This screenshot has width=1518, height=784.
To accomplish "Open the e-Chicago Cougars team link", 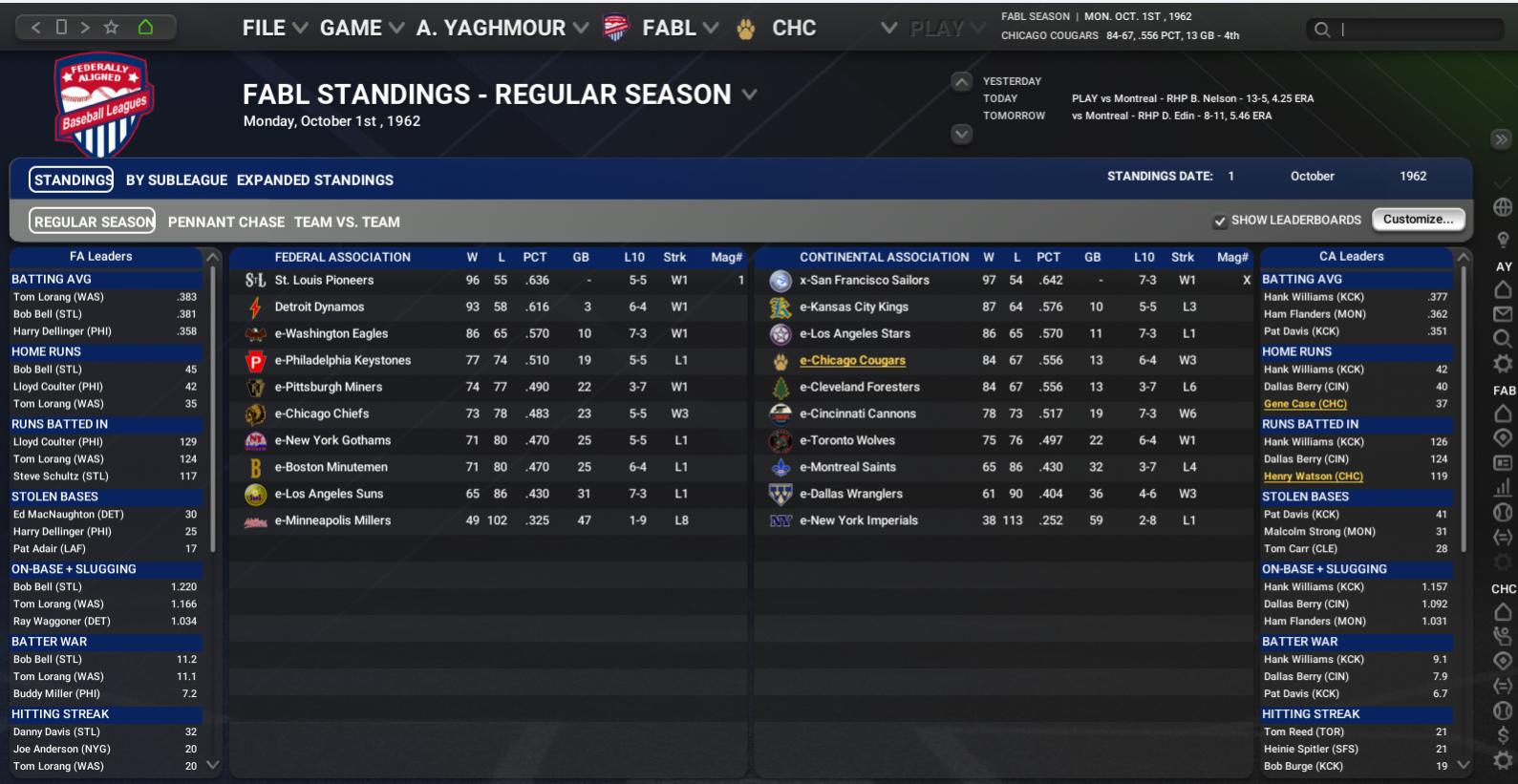I will click(x=852, y=361).
